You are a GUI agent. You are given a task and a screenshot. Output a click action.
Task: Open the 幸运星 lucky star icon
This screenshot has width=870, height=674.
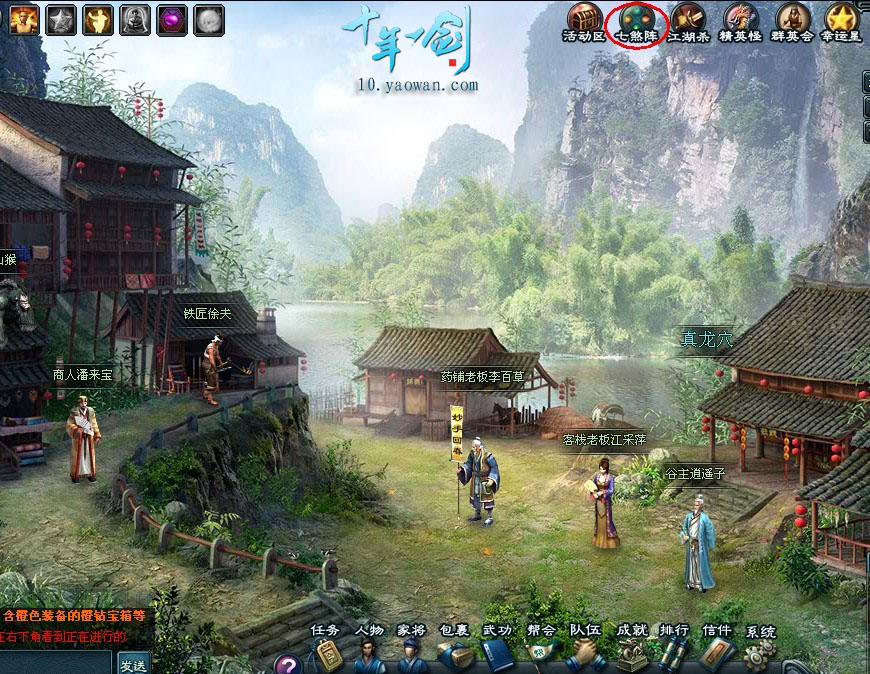coord(843,19)
